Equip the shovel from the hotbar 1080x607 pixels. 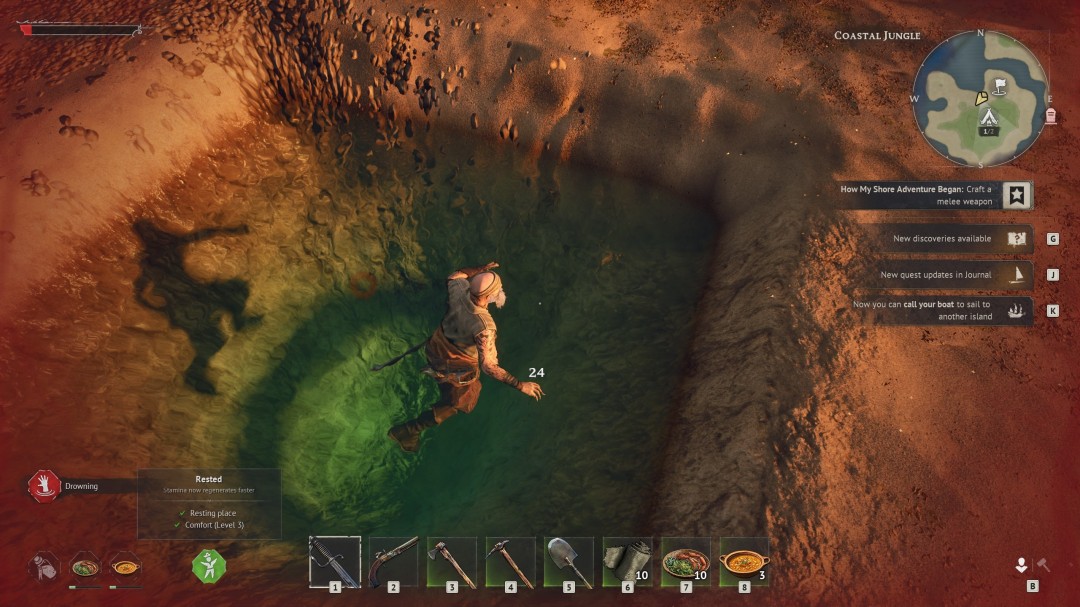tap(569, 561)
